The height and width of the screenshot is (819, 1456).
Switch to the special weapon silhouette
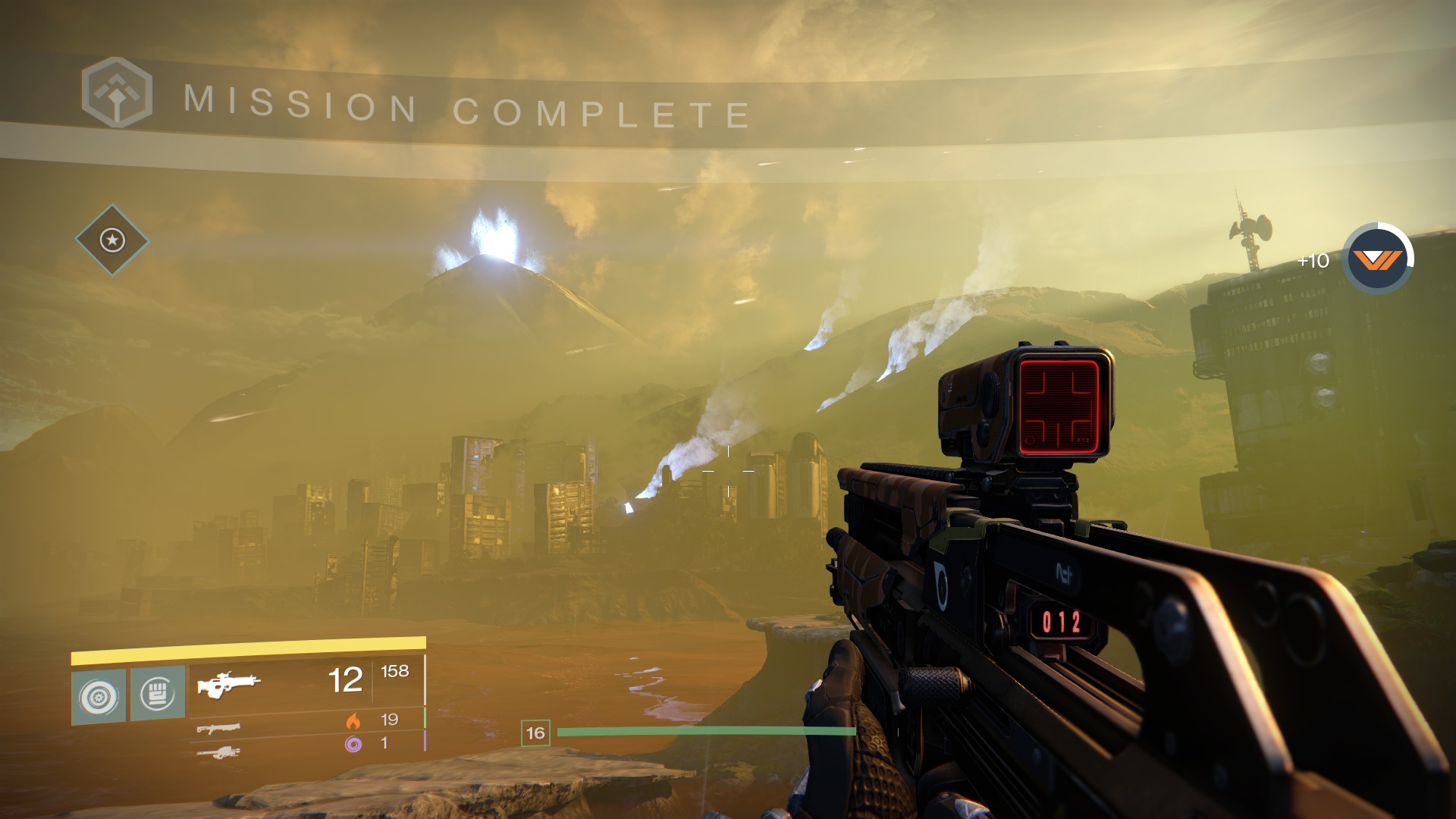coord(218,729)
